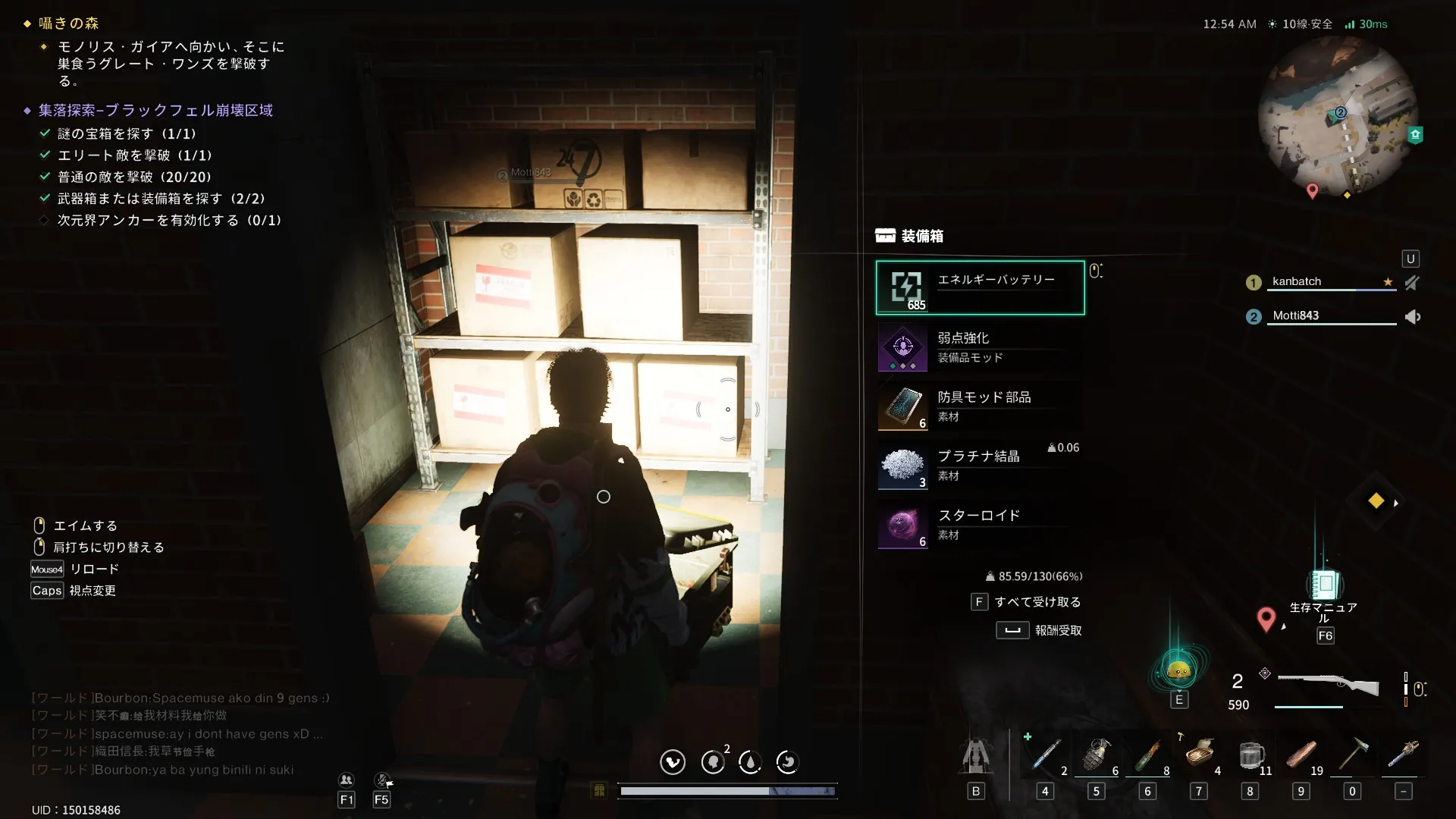
Task: Loot the プラチナ結晶 material row
Action: (980, 466)
